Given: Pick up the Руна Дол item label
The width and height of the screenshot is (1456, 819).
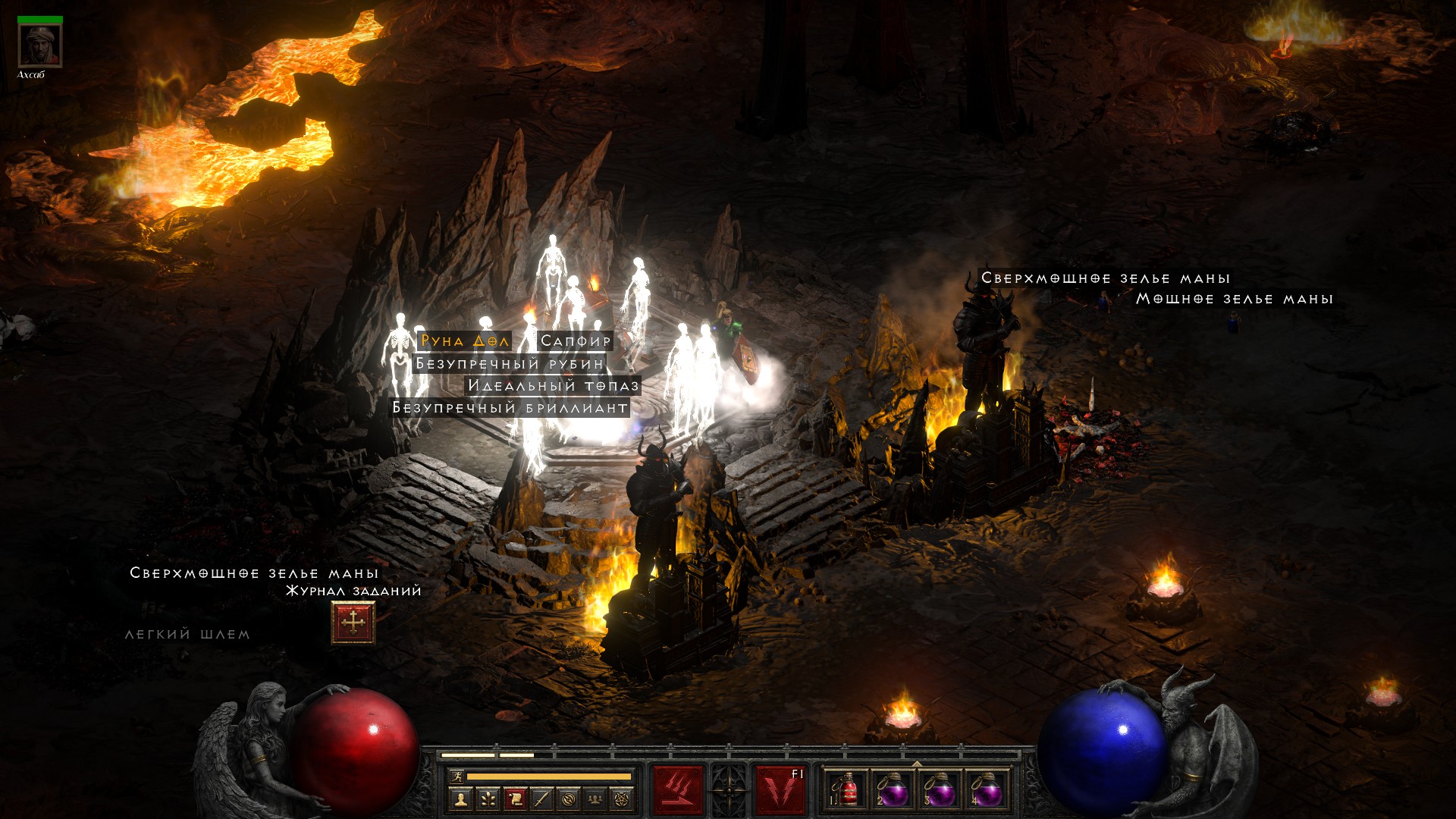Looking at the screenshot, I should 464,341.
